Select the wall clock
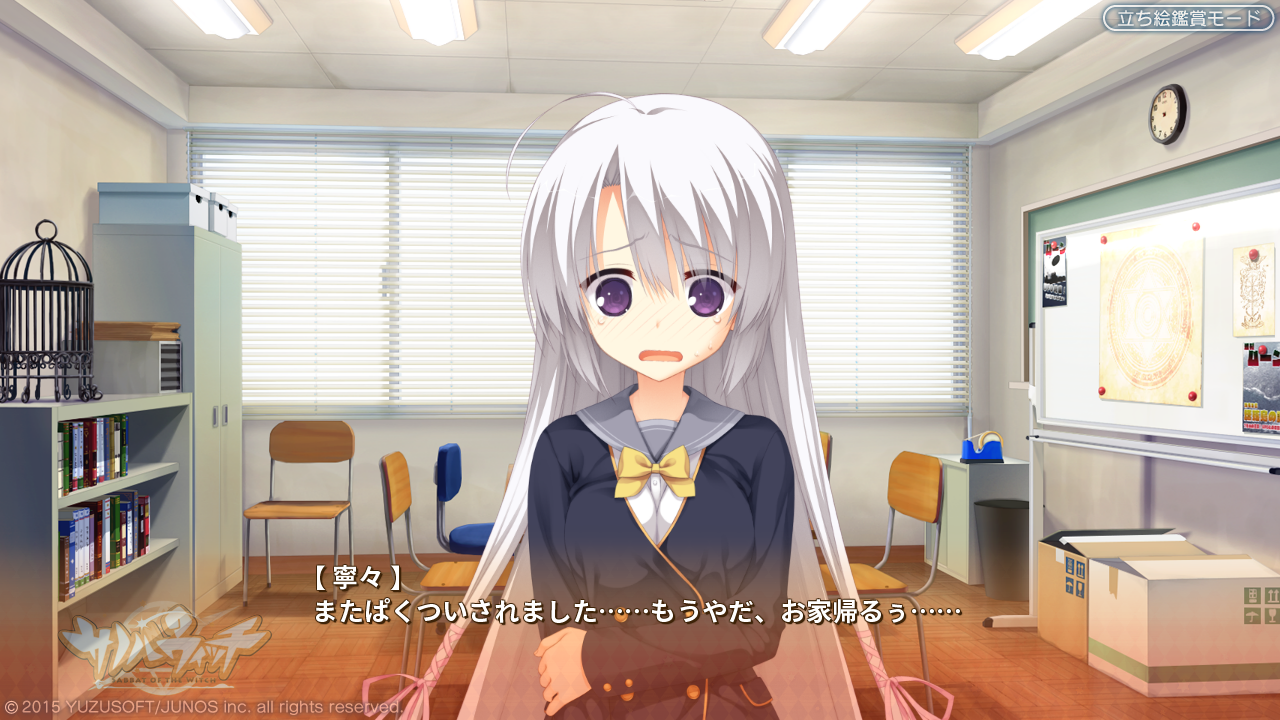The width and height of the screenshot is (1280, 720). 1163,113
